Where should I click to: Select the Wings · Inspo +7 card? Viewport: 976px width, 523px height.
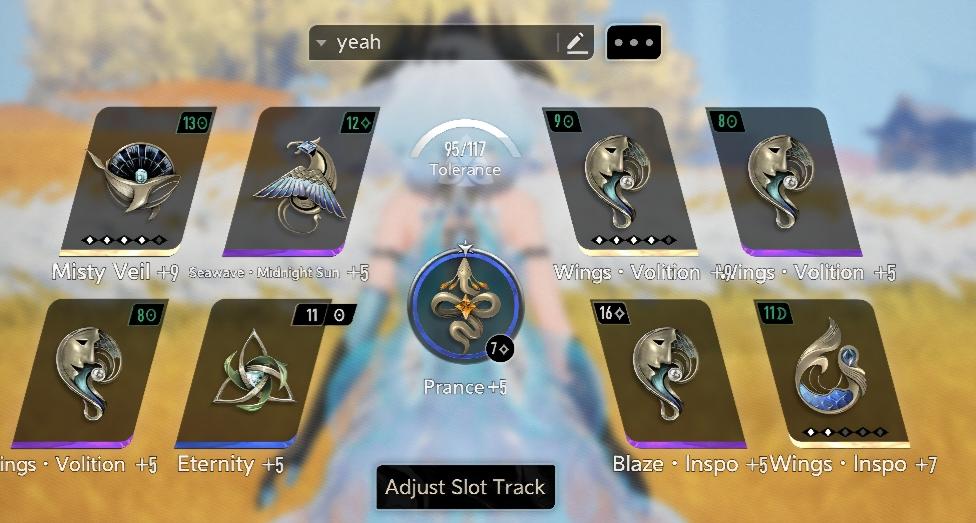(837, 372)
